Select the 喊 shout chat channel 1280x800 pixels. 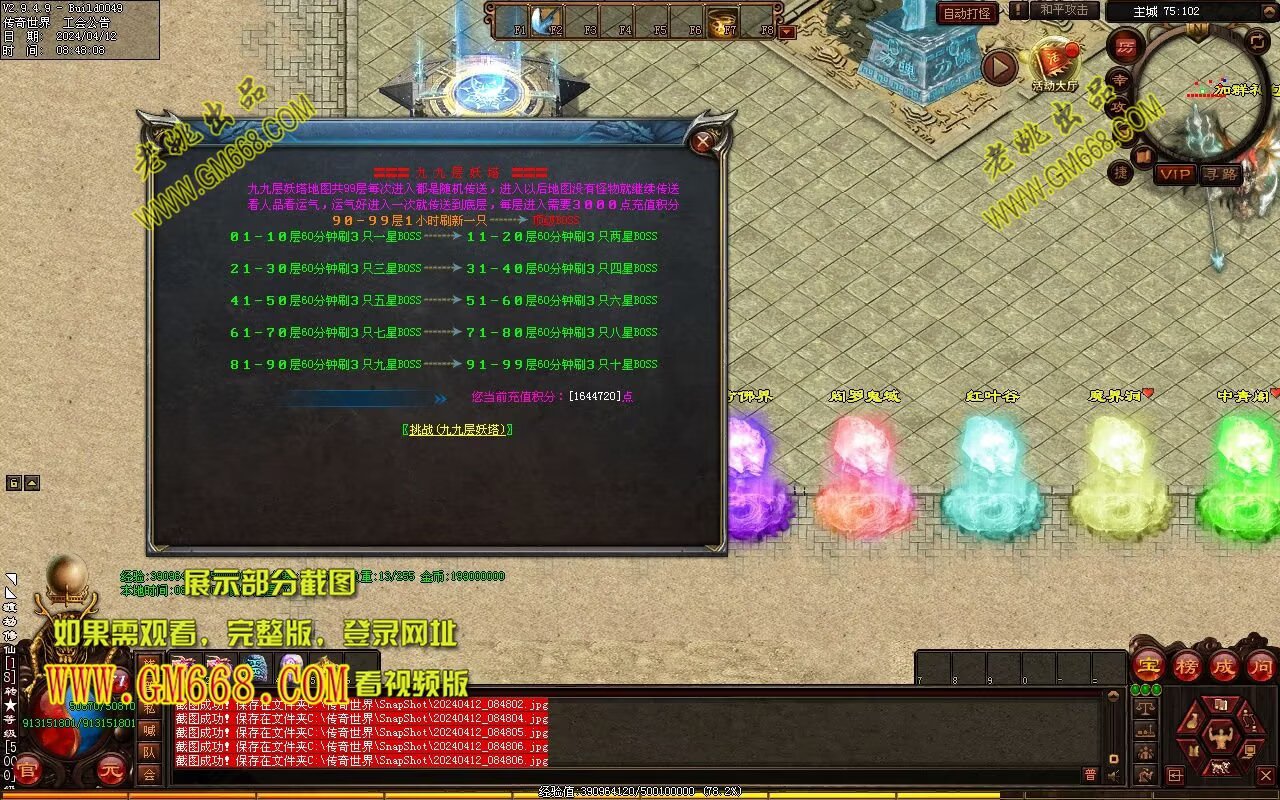(149, 730)
